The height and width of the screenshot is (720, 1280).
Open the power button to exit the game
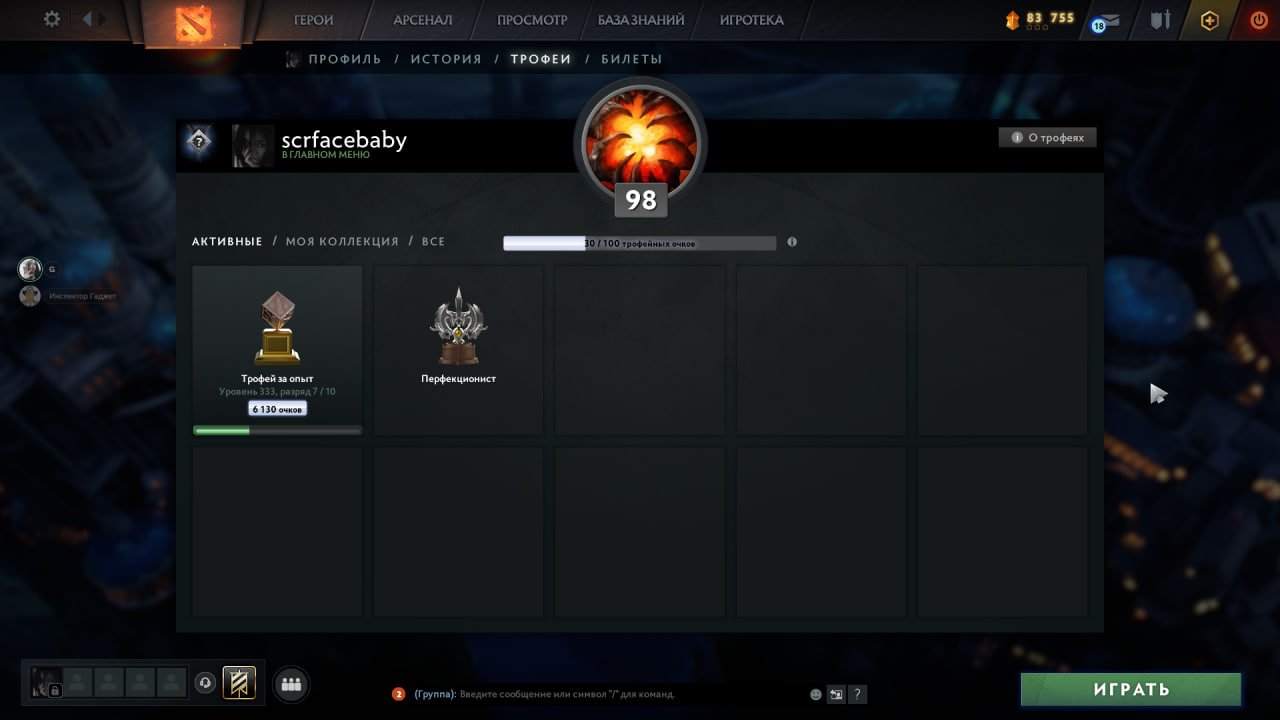click(x=1258, y=19)
